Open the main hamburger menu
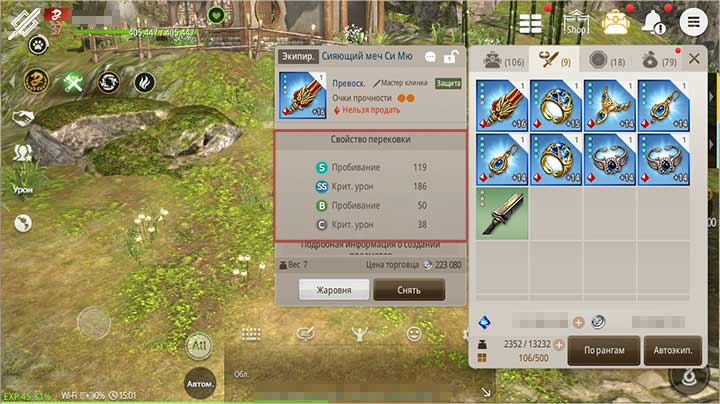720x404 pixels. (691, 21)
